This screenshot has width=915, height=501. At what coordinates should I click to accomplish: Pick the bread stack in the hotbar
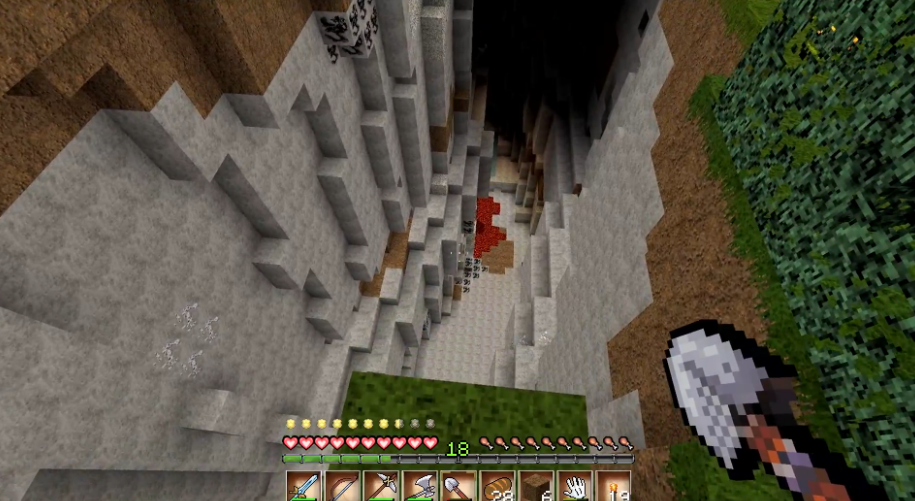497,487
